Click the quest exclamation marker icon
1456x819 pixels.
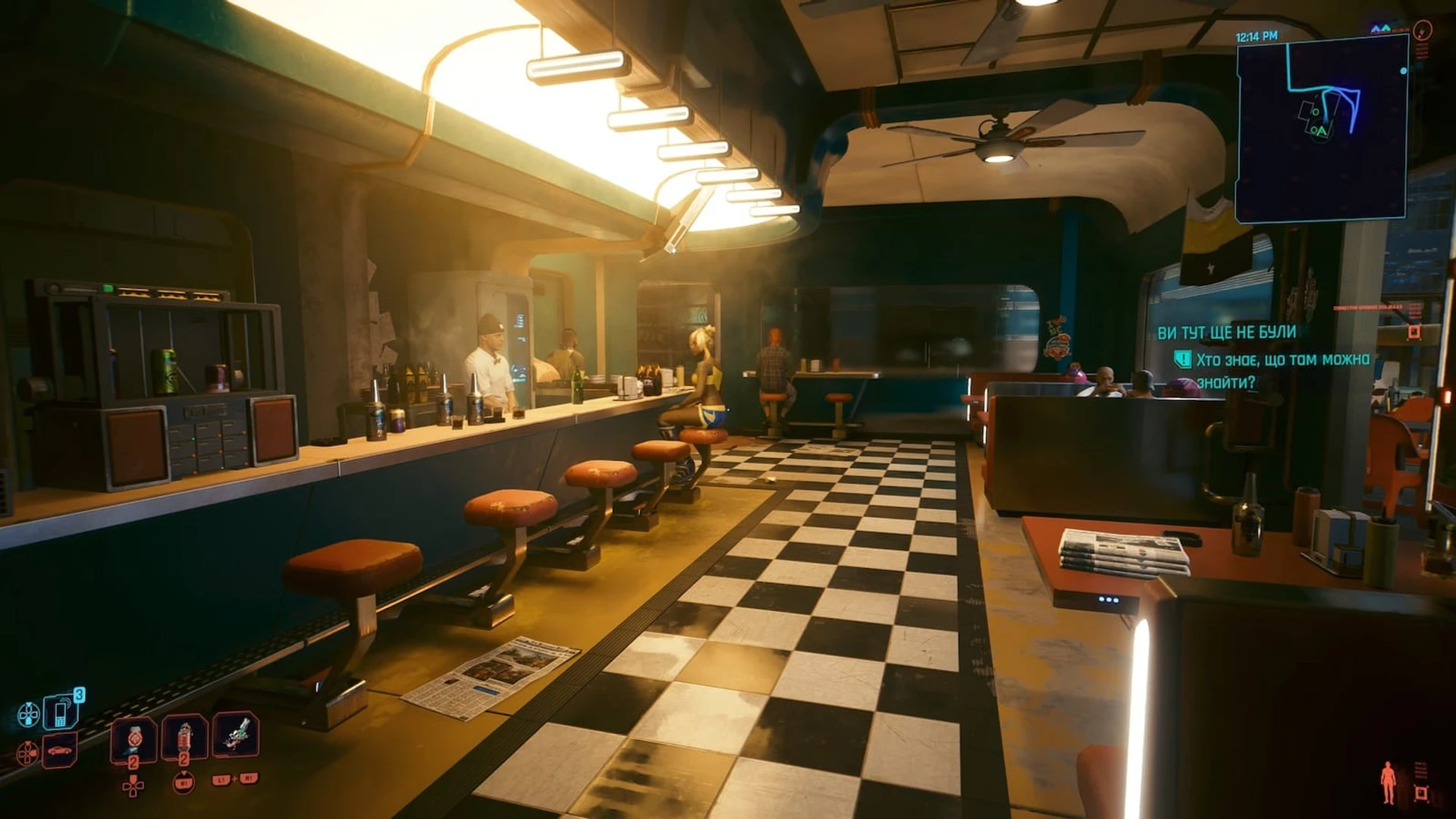[x=1183, y=359]
